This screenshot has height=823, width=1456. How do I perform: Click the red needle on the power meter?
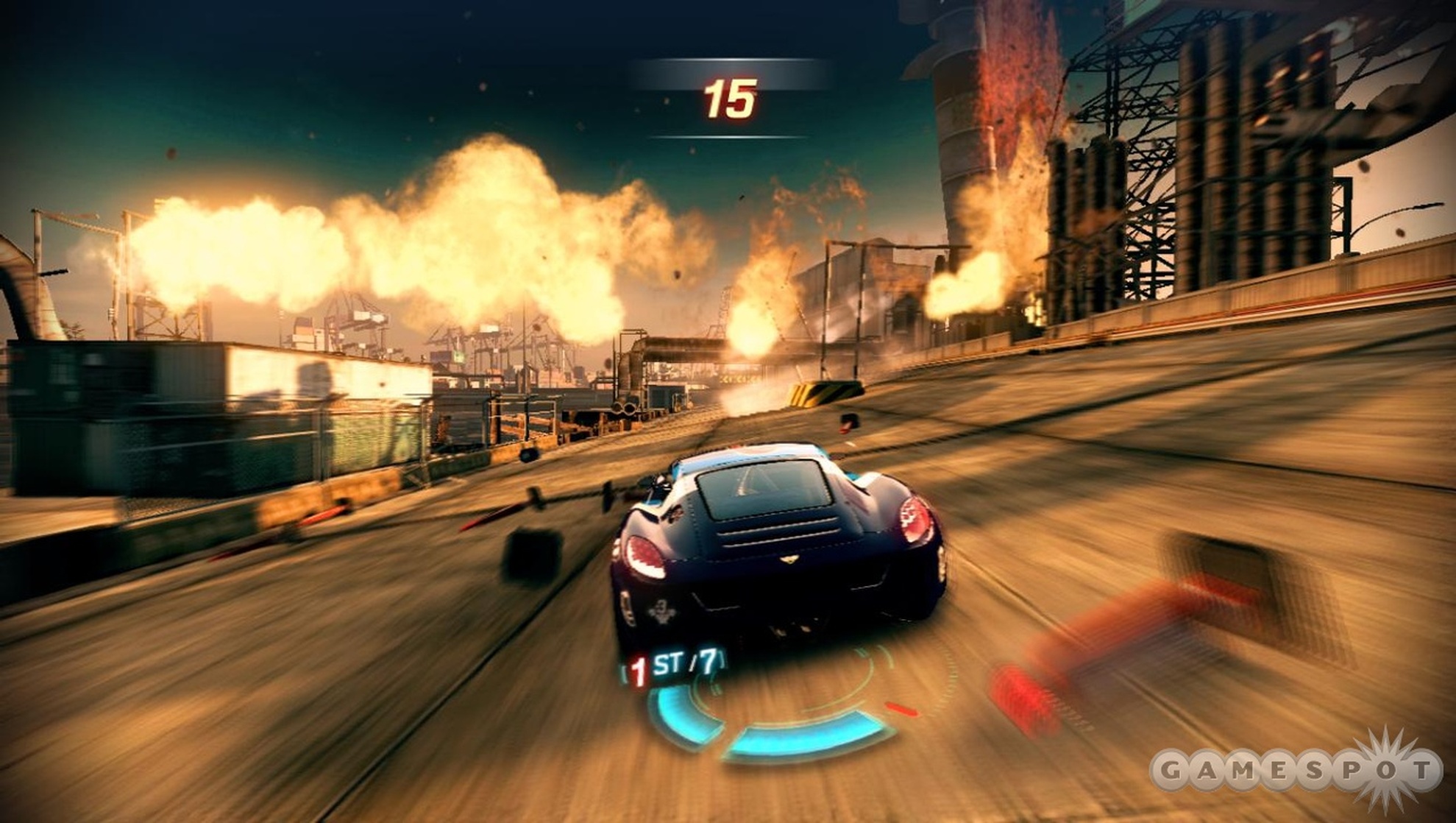(901, 710)
